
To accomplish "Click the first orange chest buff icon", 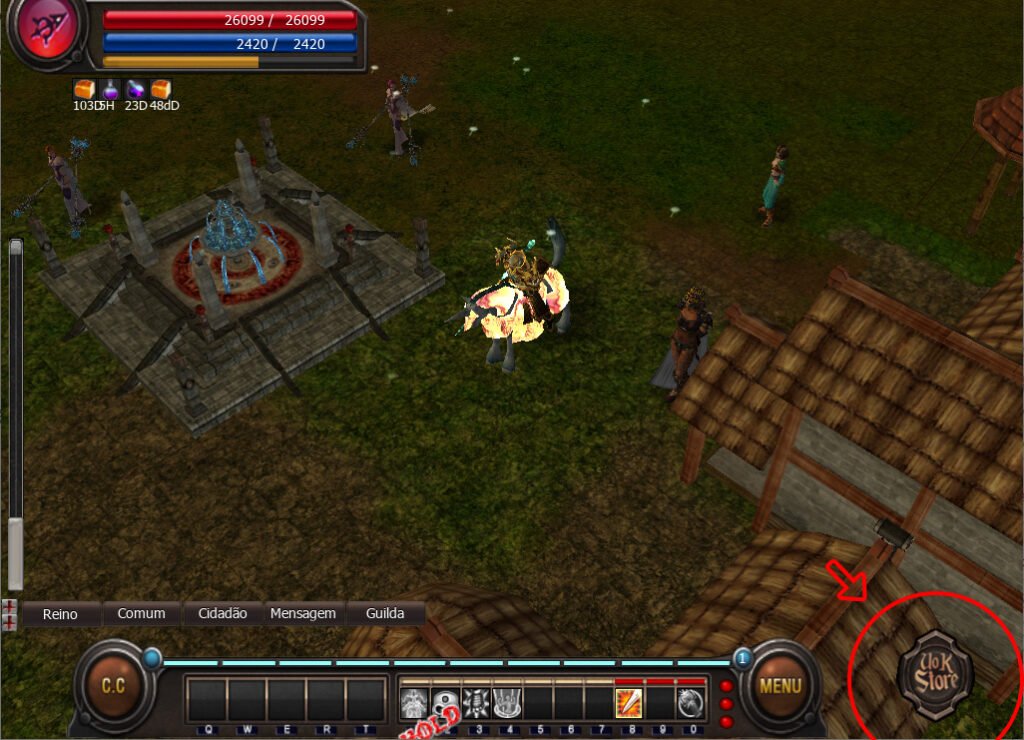I will 84,90.
